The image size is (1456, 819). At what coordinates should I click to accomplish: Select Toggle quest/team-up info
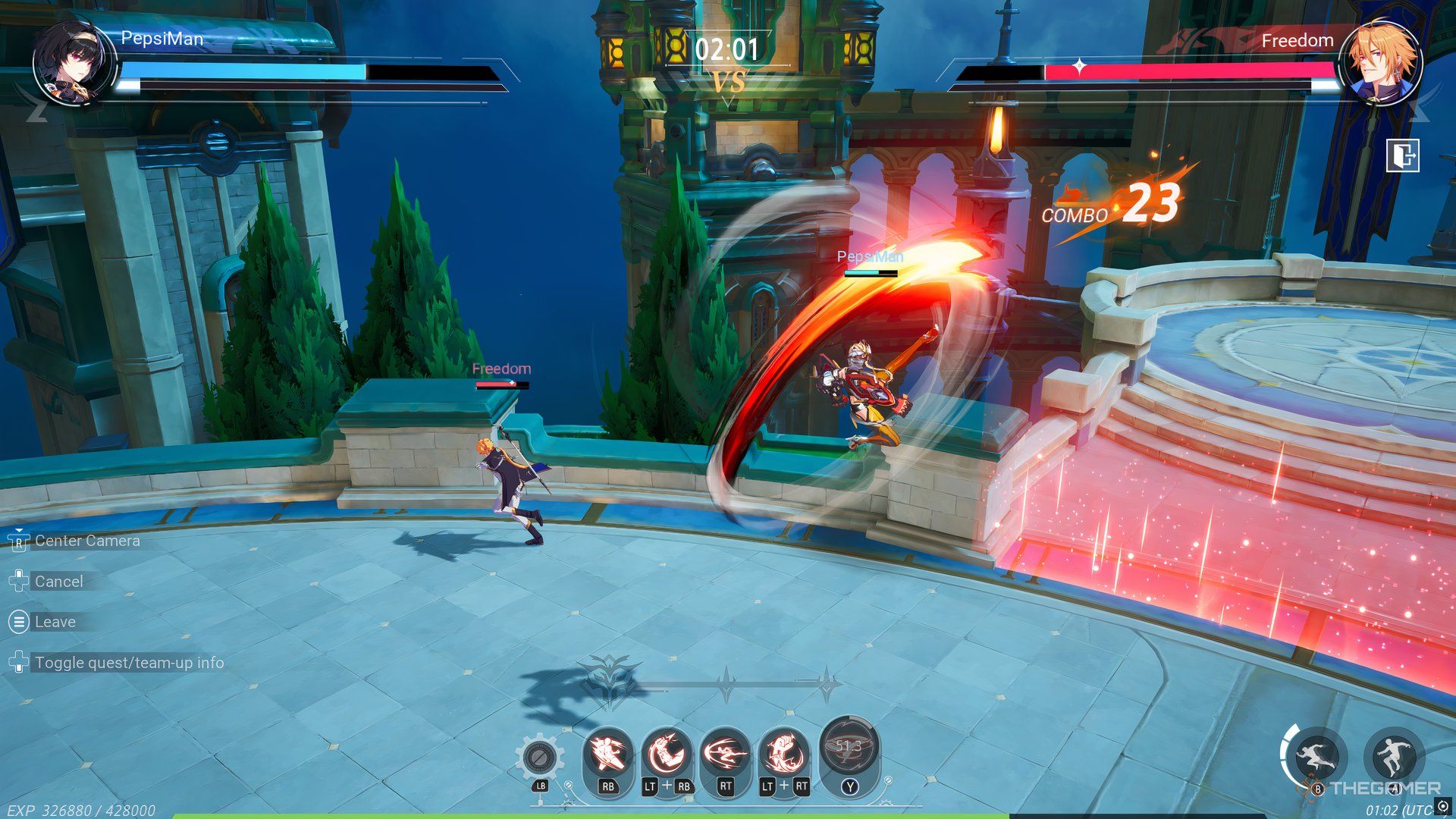(129, 663)
